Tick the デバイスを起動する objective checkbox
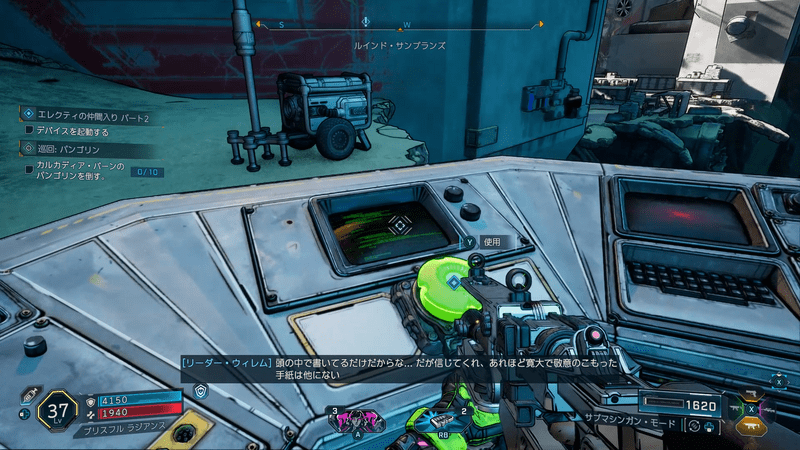The width and height of the screenshot is (800, 450). tap(30, 131)
